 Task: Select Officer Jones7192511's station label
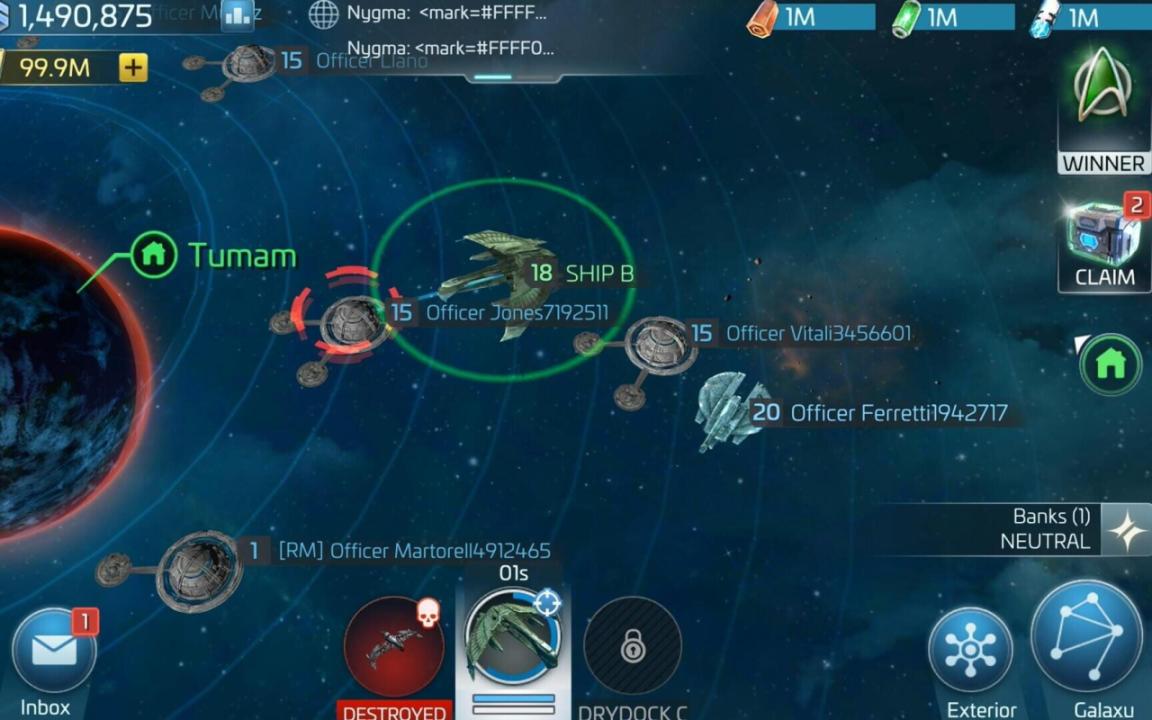click(516, 313)
